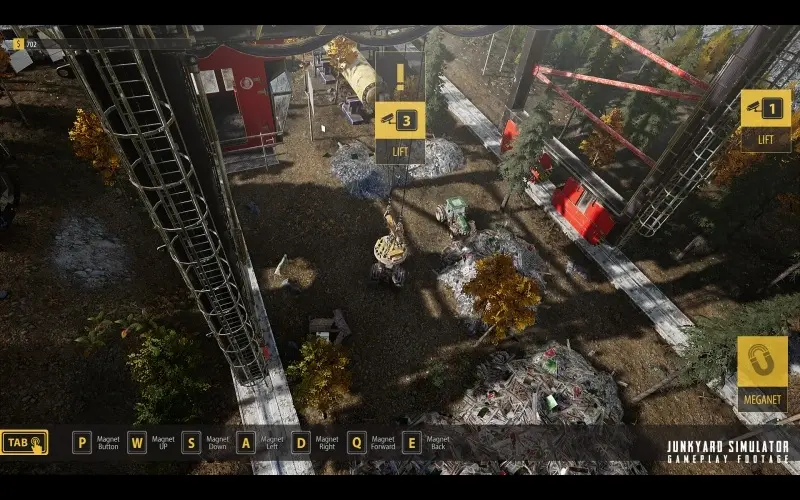This screenshot has height=500, width=800.
Task: Click the yellow exclamation mark alert
Action: pos(400,76)
